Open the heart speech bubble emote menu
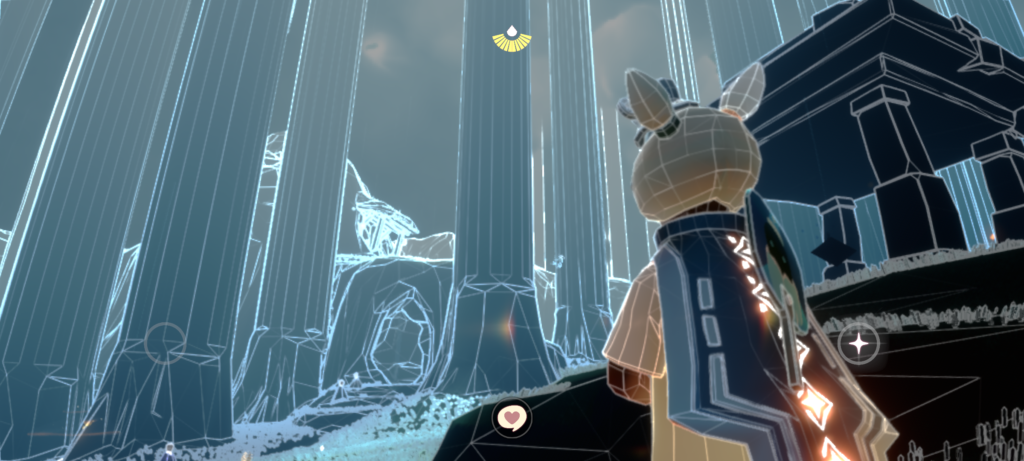This screenshot has width=1024, height=461. [512, 416]
